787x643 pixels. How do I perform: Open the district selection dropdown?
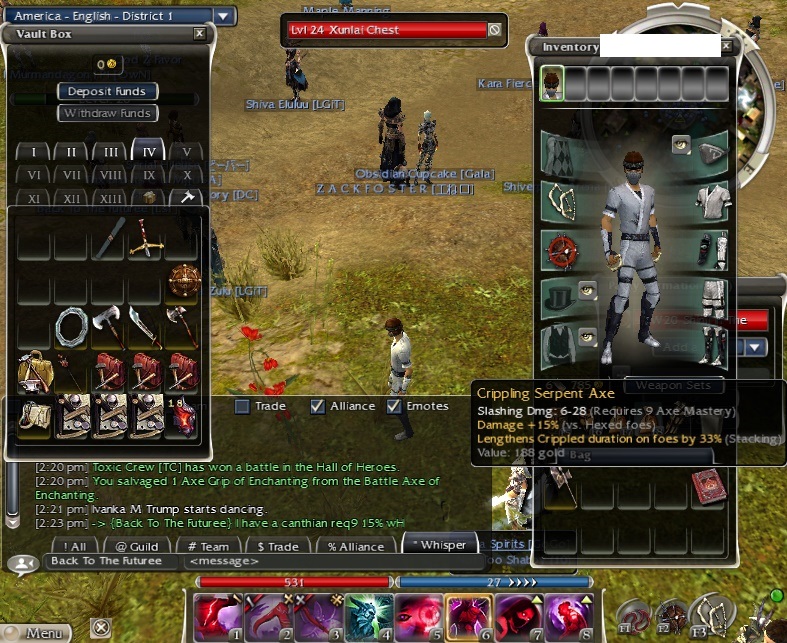click(224, 16)
